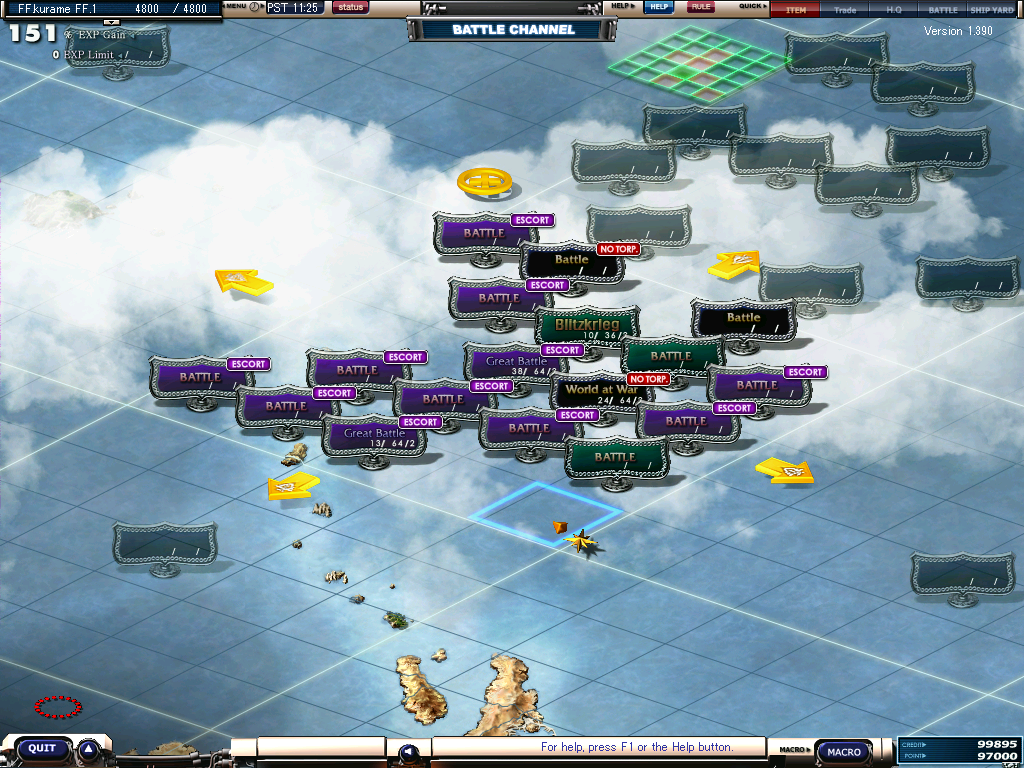Viewport: 1024px width, 768px height.
Task: Switch to the ITEM tab
Action: [x=795, y=10]
